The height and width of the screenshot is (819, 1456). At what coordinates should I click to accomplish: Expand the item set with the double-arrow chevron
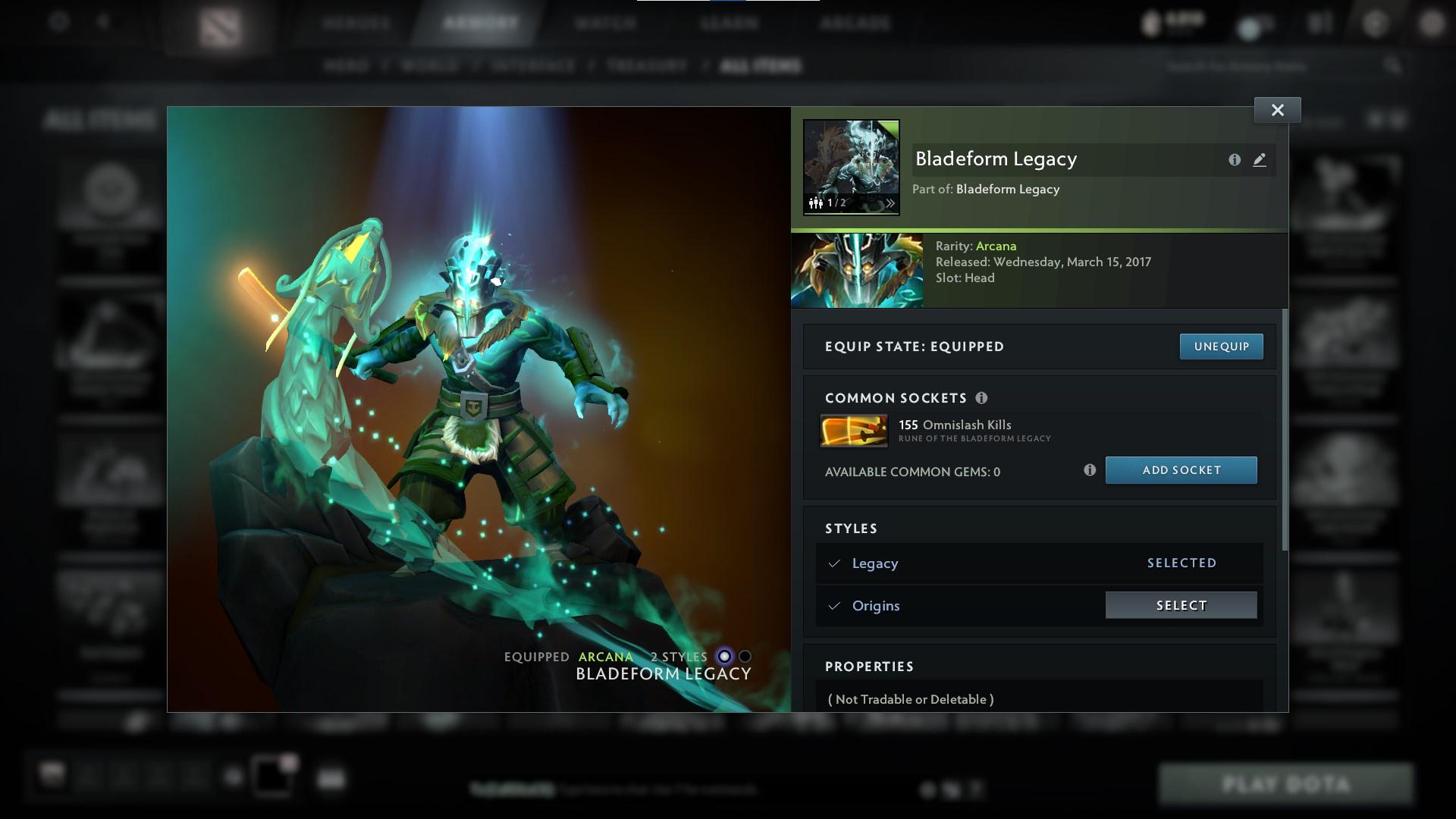pos(889,202)
